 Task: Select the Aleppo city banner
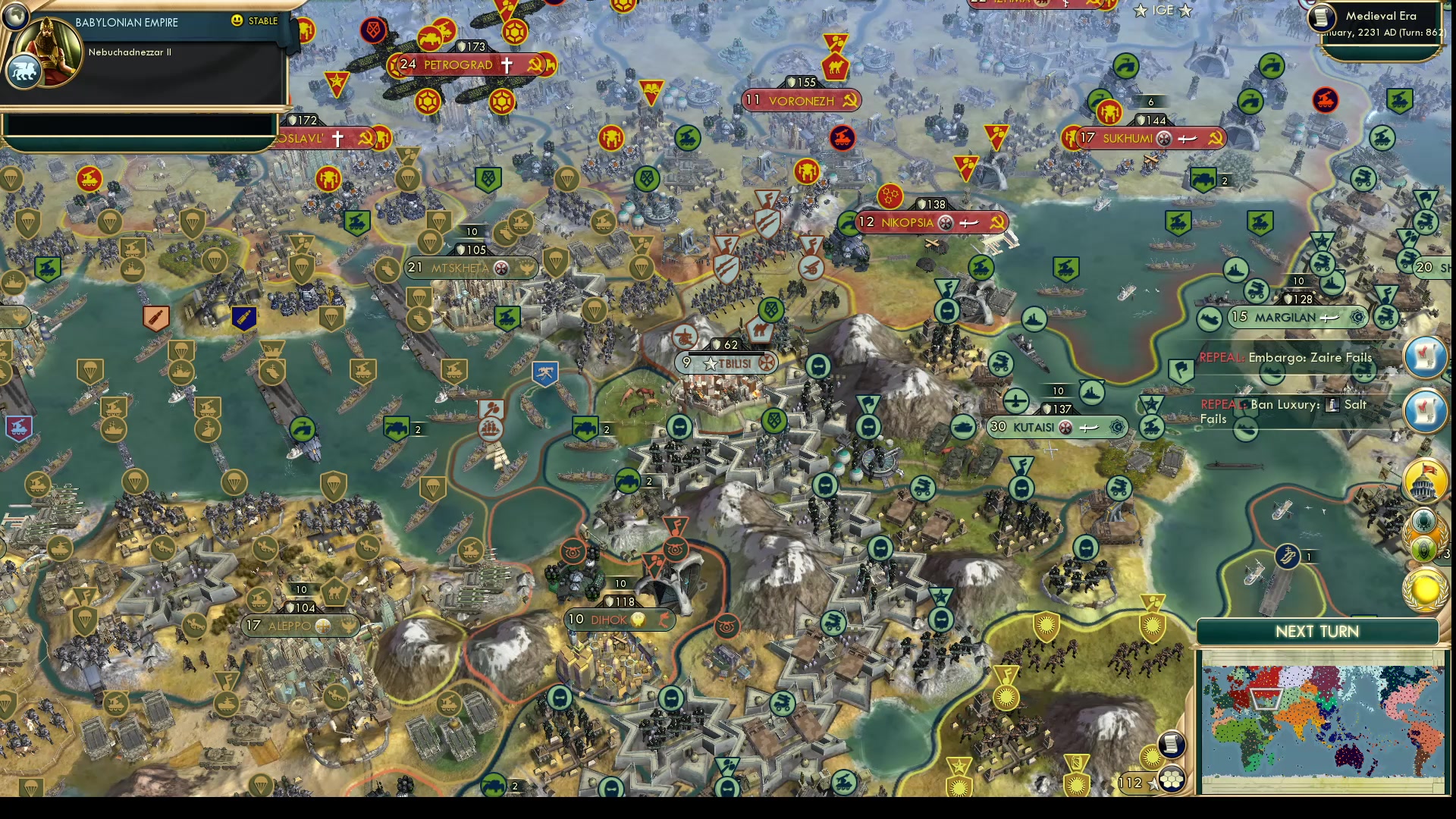(292, 626)
